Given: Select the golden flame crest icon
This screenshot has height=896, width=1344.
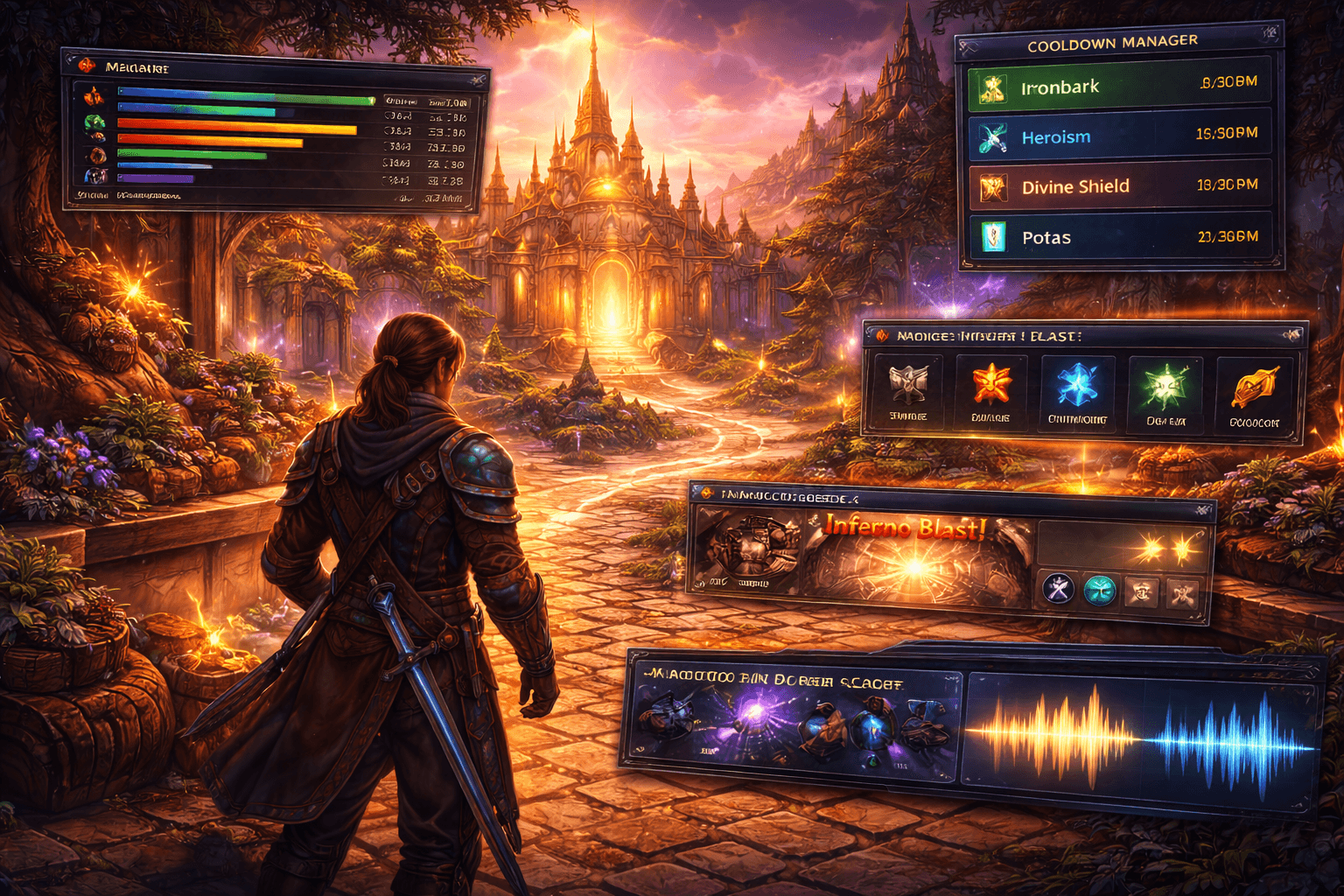Looking at the screenshot, I should click(x=1254, y=388).
